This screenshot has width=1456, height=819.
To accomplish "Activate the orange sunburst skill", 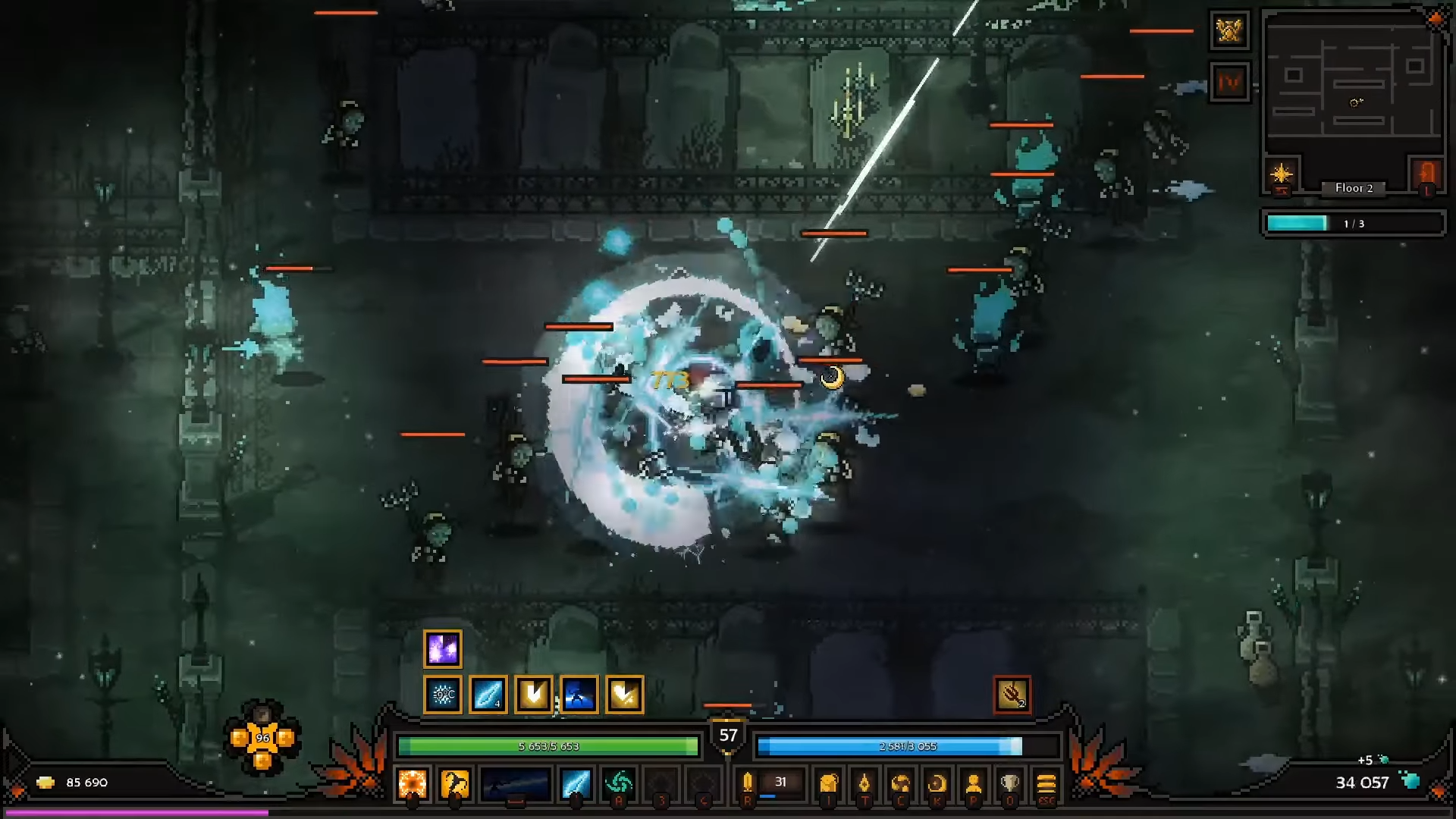I will pyautogui.click(x=413, y=784).
